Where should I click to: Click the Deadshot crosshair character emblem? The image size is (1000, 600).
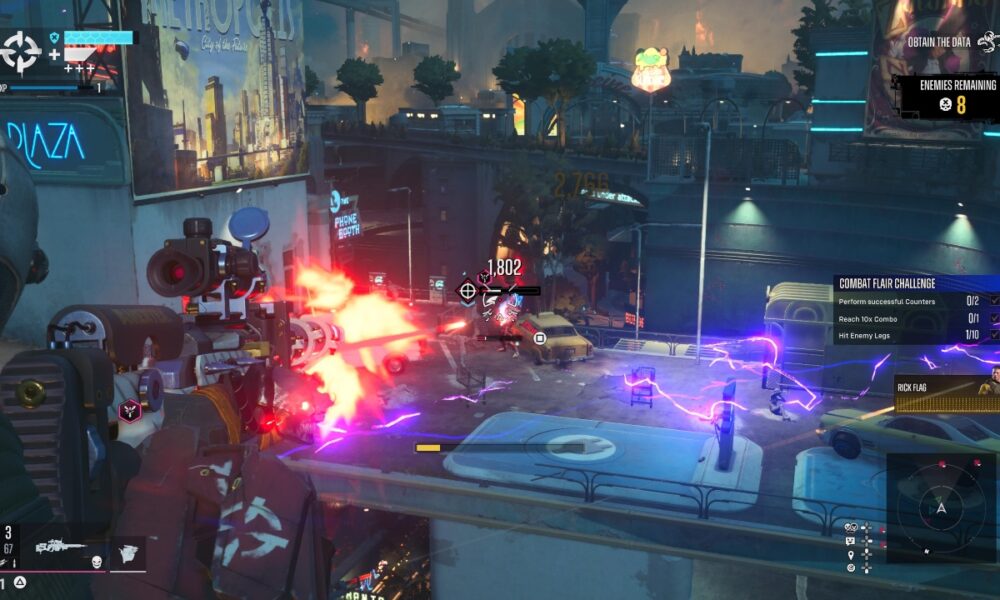point(21,51)
